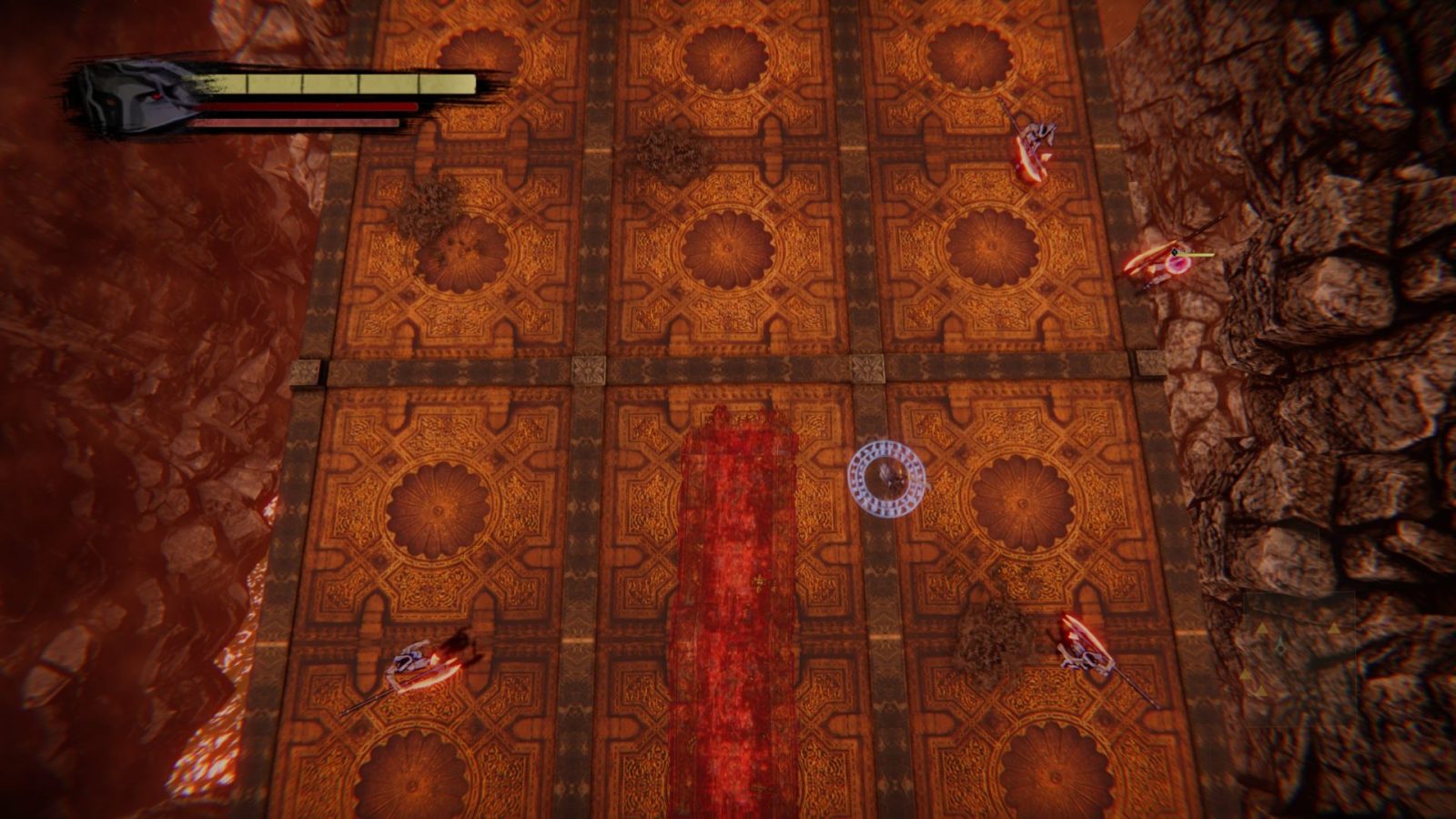Click the pair of triangle markers near screen edge

click(1253, 682)
